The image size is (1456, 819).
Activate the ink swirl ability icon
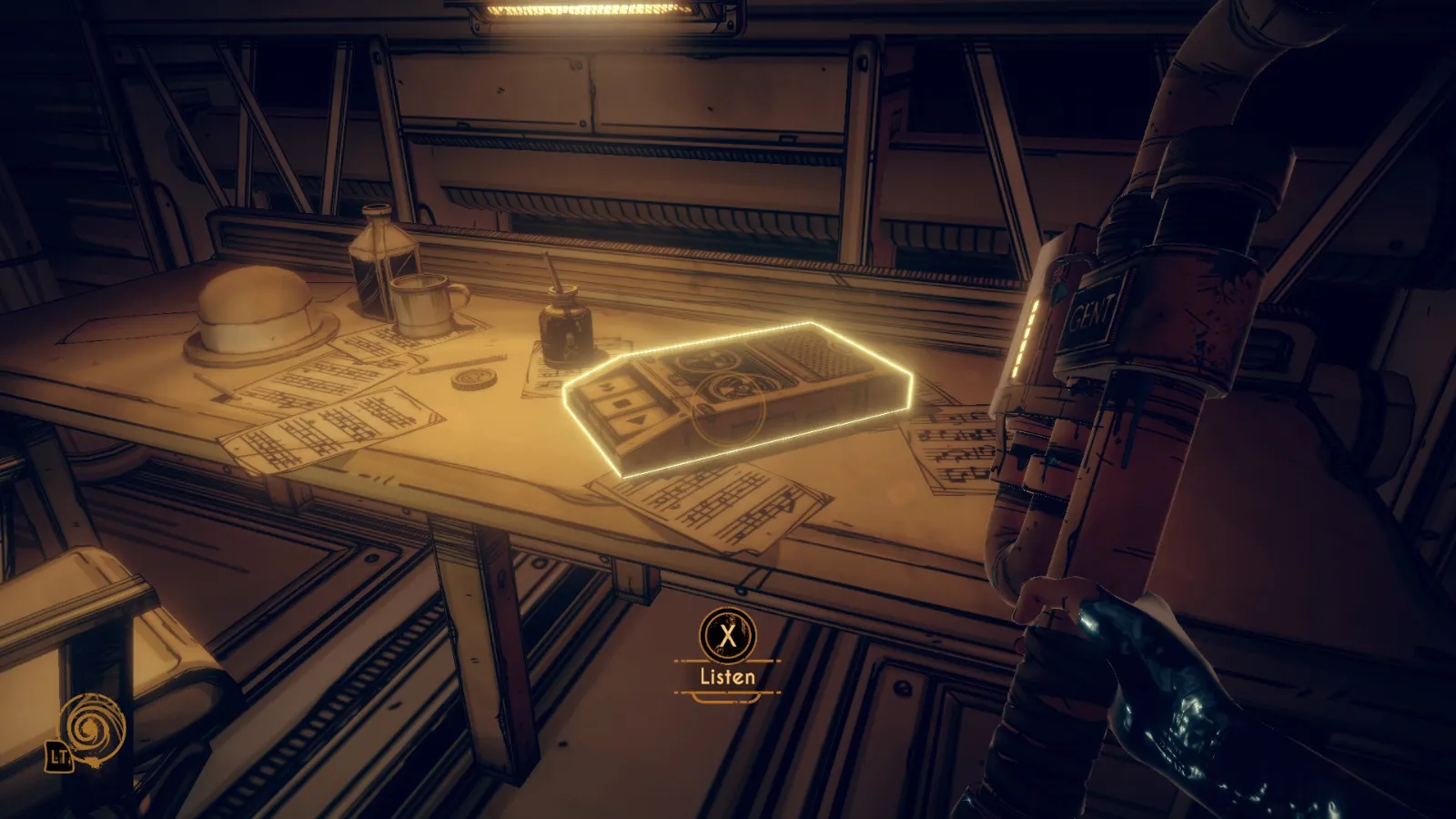point(91,729)
